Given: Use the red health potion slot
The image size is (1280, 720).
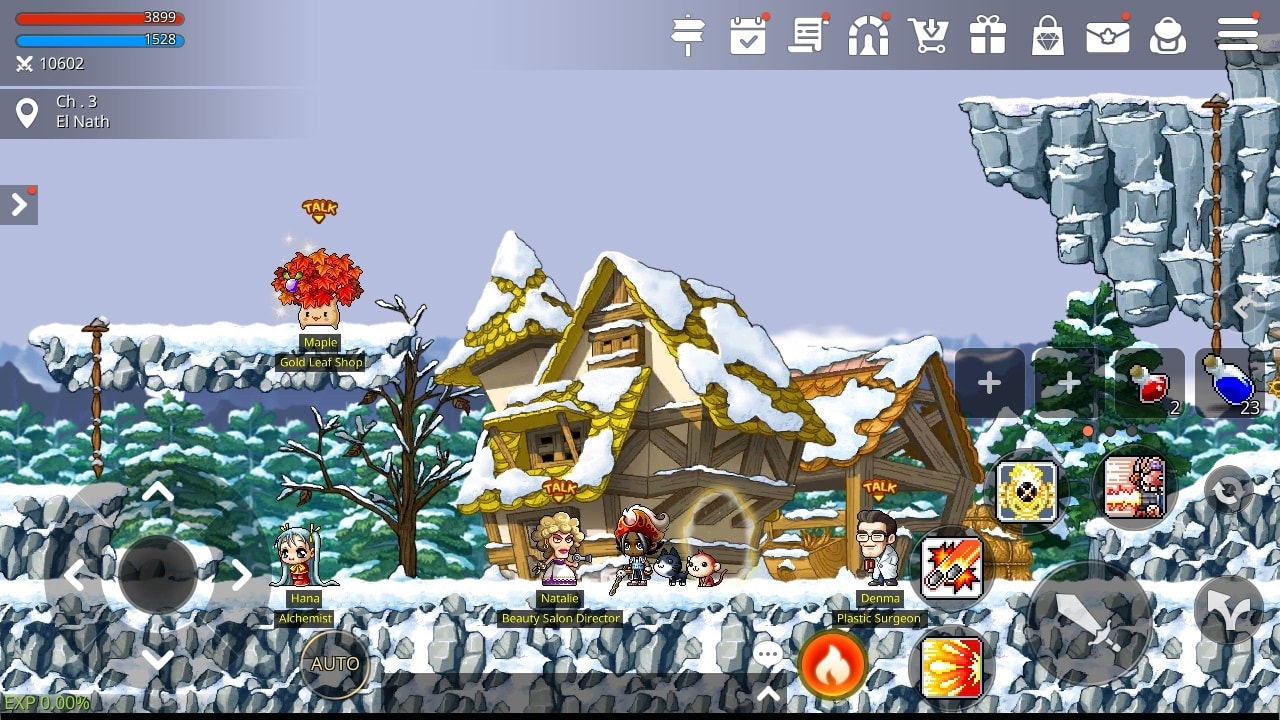Looking at the screenshot, I should click(x=1149, y=383).
